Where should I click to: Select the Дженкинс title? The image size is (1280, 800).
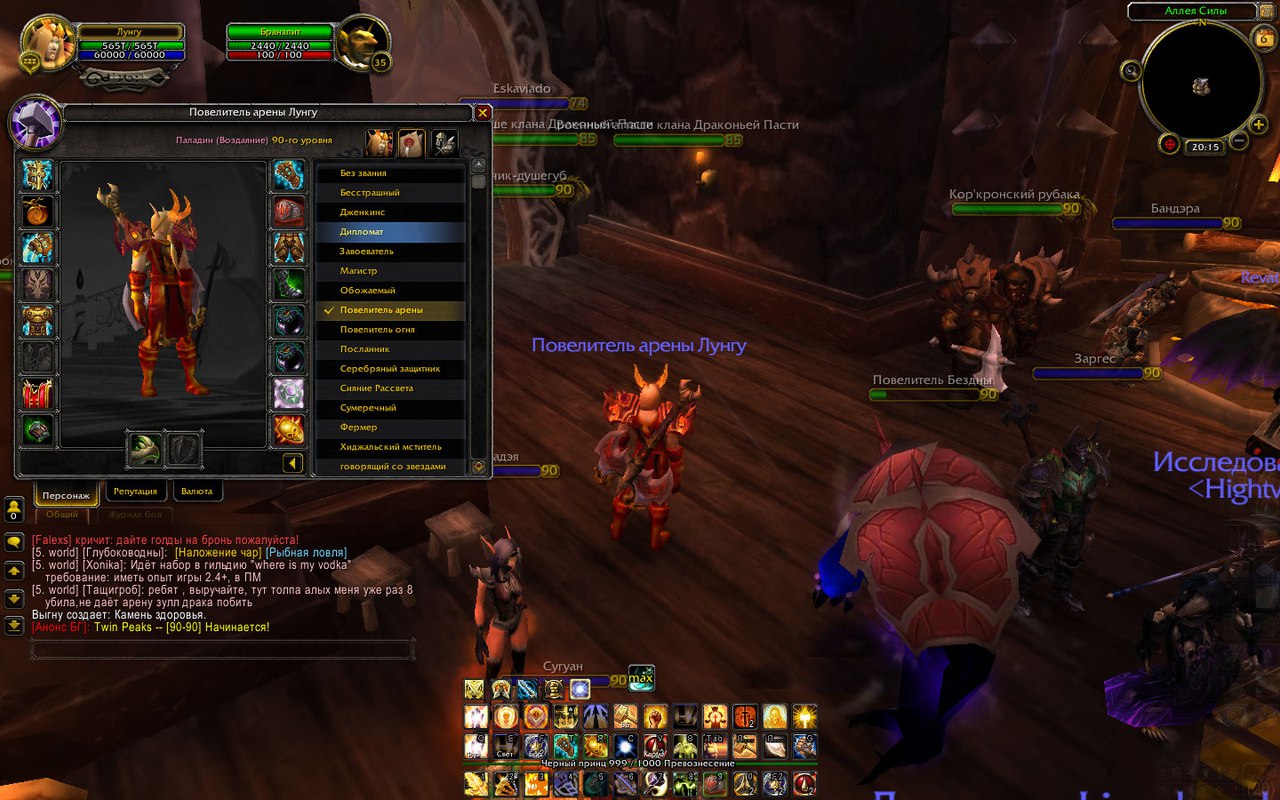[x=390, y=212]
